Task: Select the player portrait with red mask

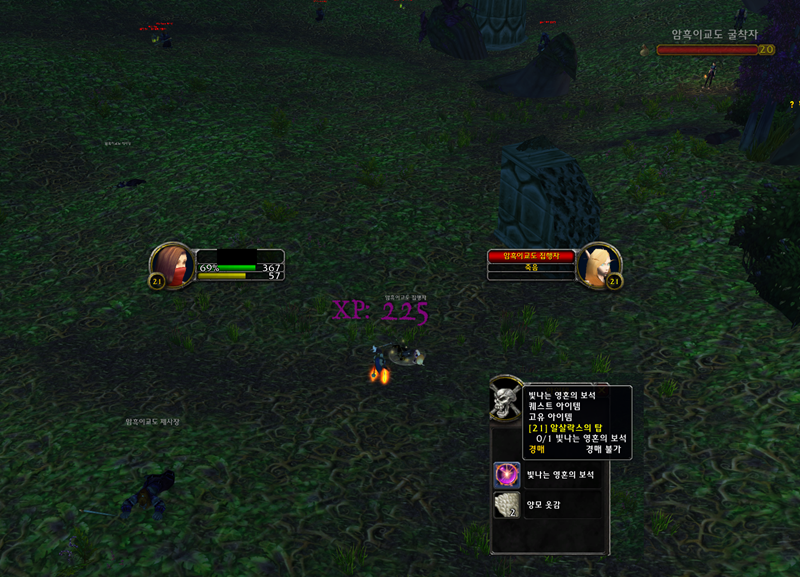Action: [173, 265]
